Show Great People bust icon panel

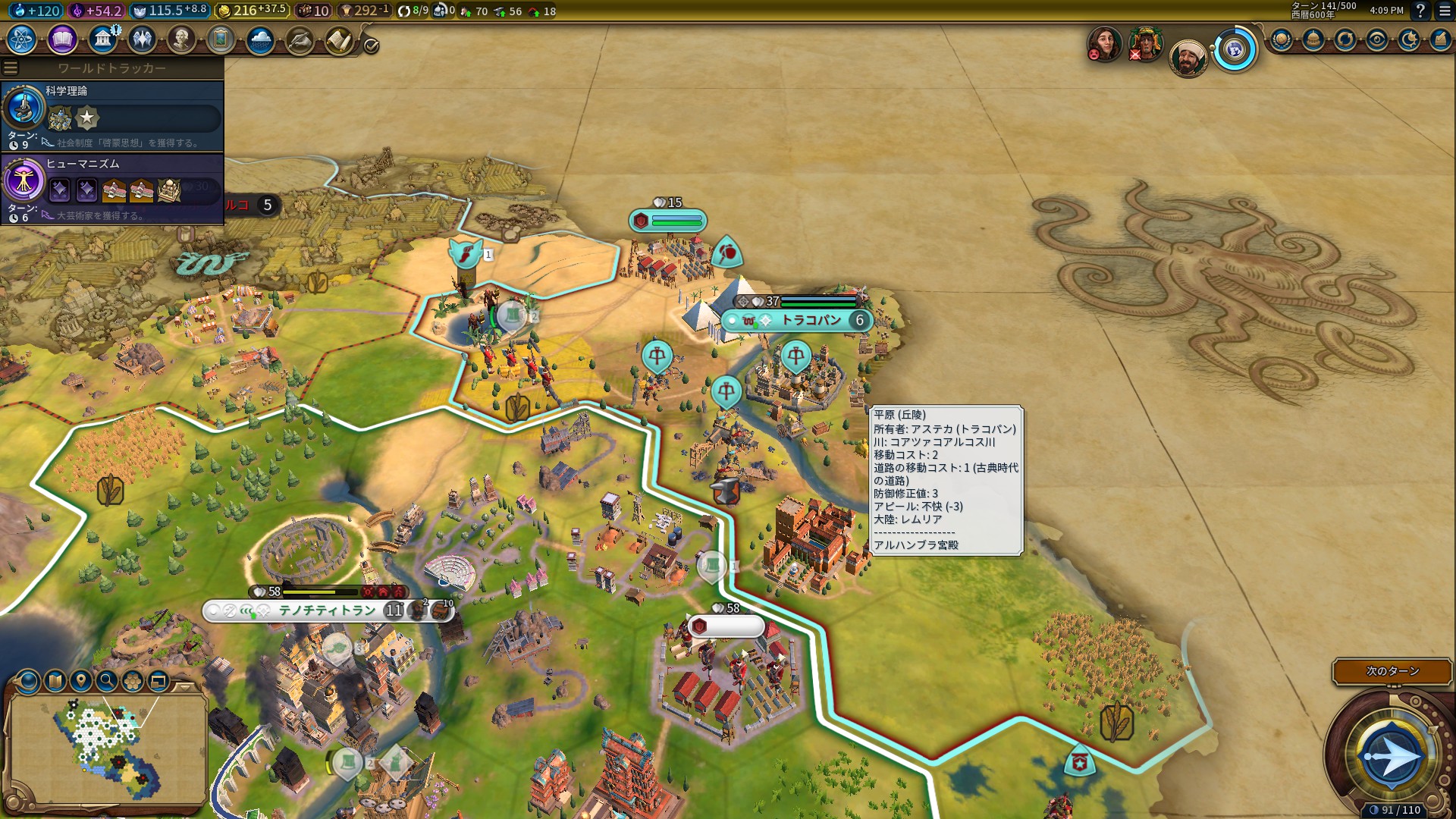click(x=181, y=39)
